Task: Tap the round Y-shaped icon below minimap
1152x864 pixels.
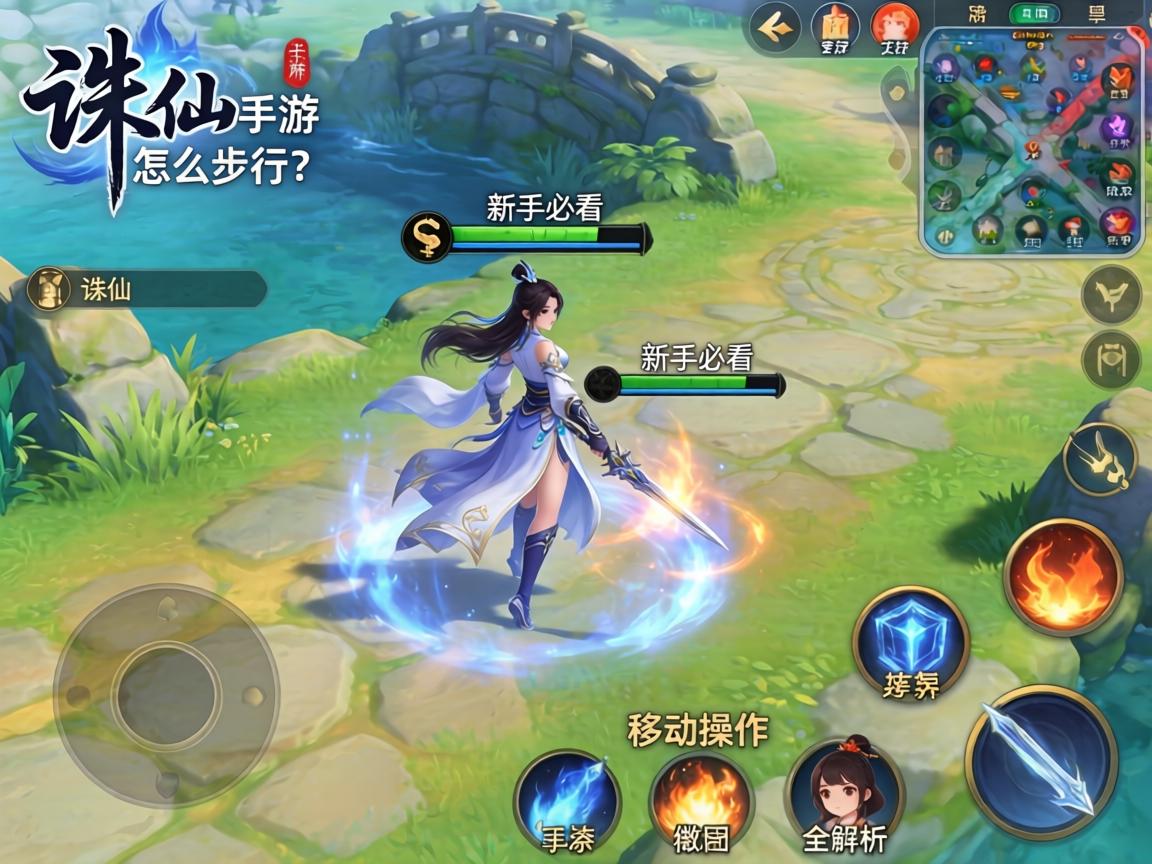Action: point(1111,295)
